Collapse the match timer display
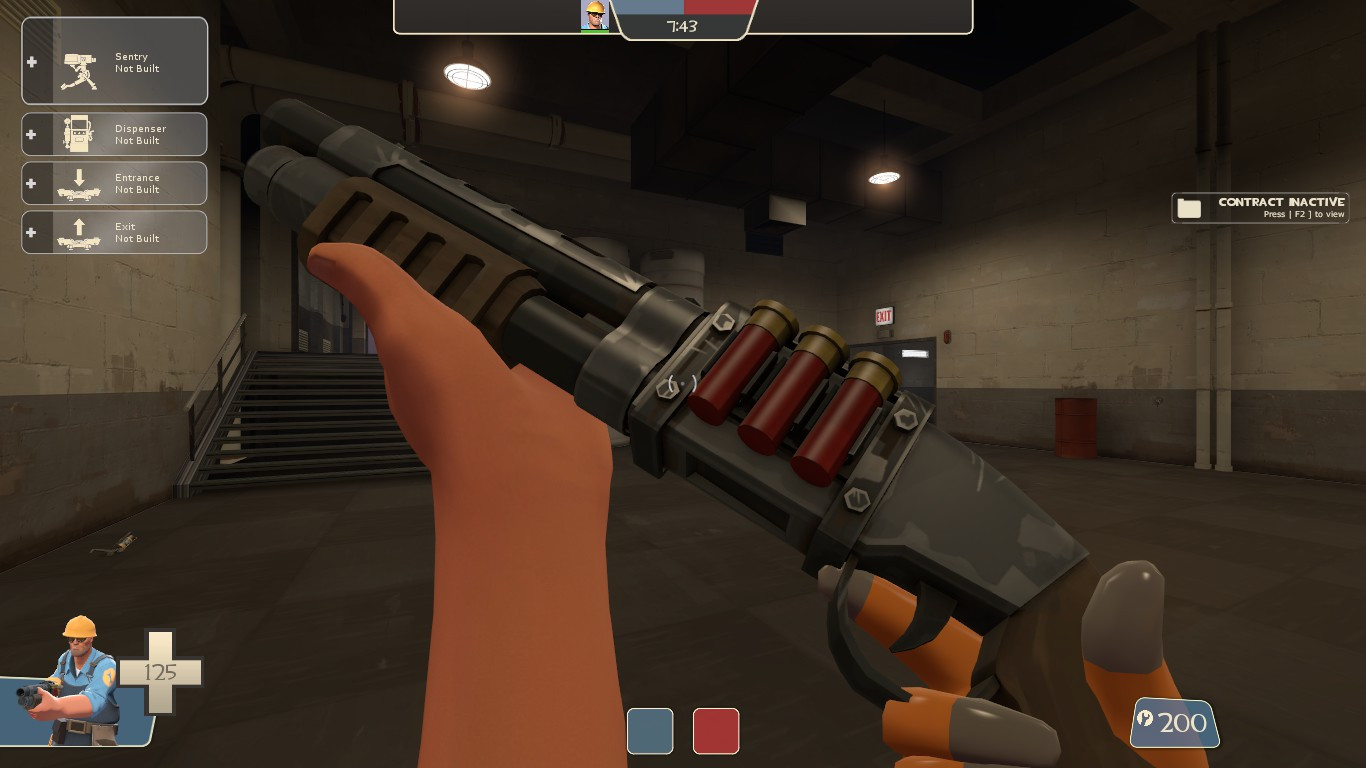This screenshot has height=768, width=1366. (683, 29)
